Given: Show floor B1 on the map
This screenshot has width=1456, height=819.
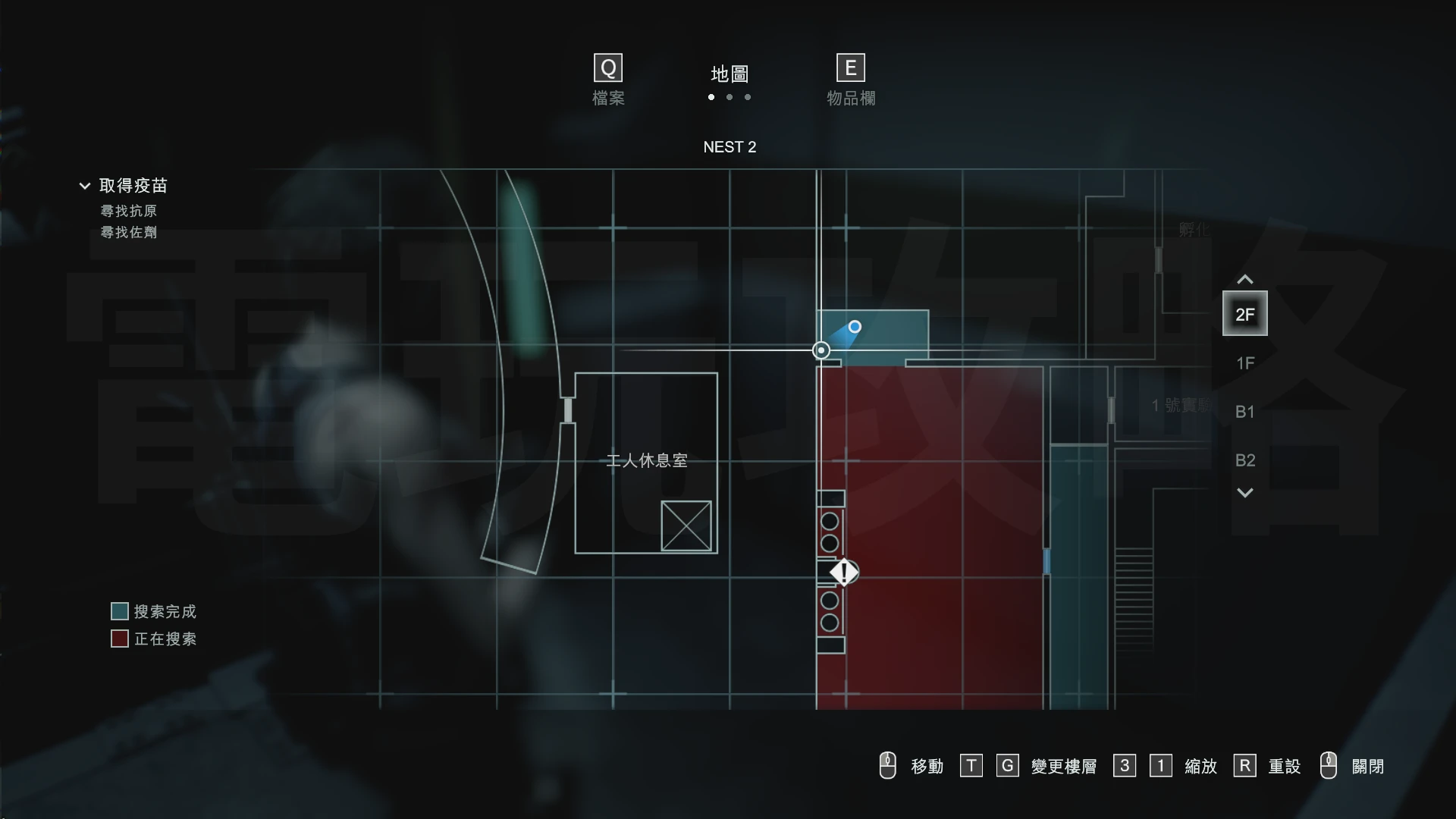Looking at the screenshot, I should click(x=1244, y=412).
